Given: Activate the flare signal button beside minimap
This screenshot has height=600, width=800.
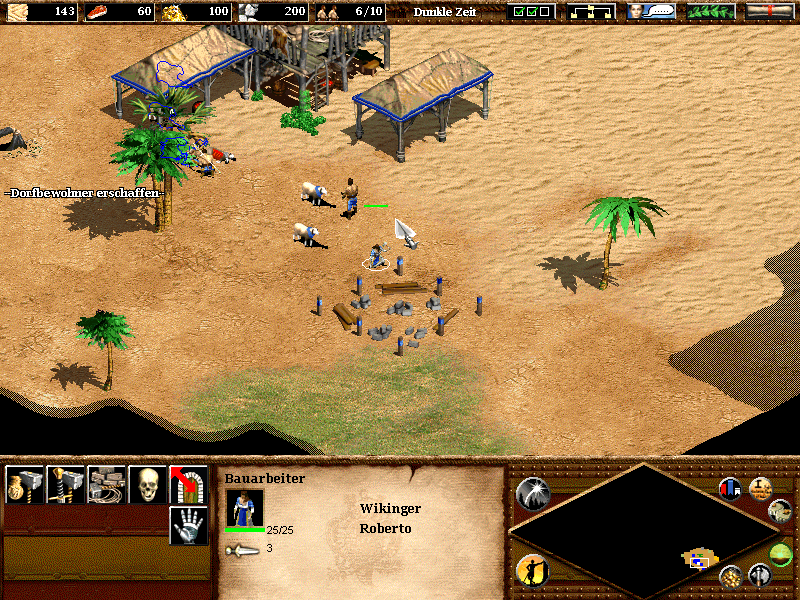Looking at the screenshot, I should coord(532,494).
